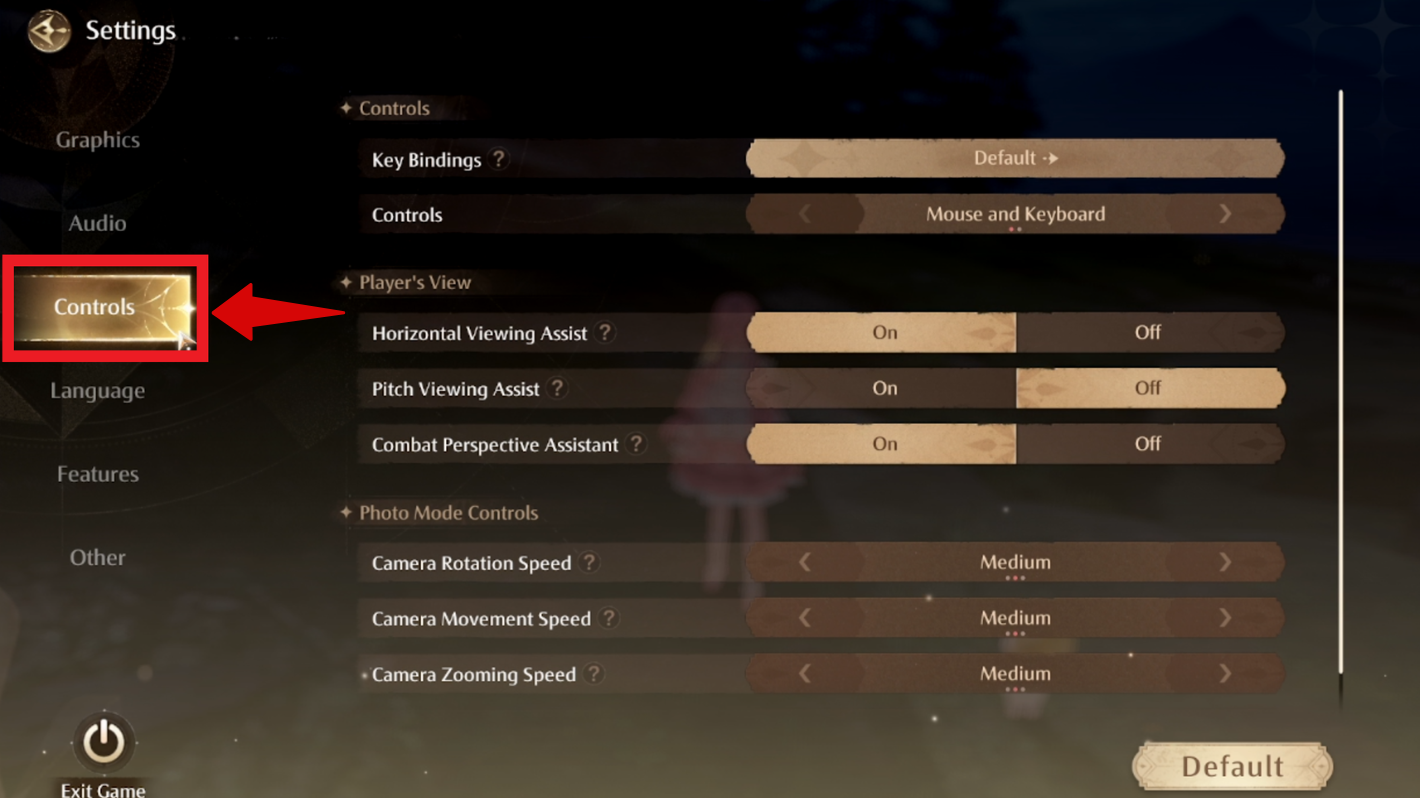The height and width of the screenshot is (798, 1420).
Task: Click the Camera Rotation Speed help icon
Action: (x=589, y=563)
